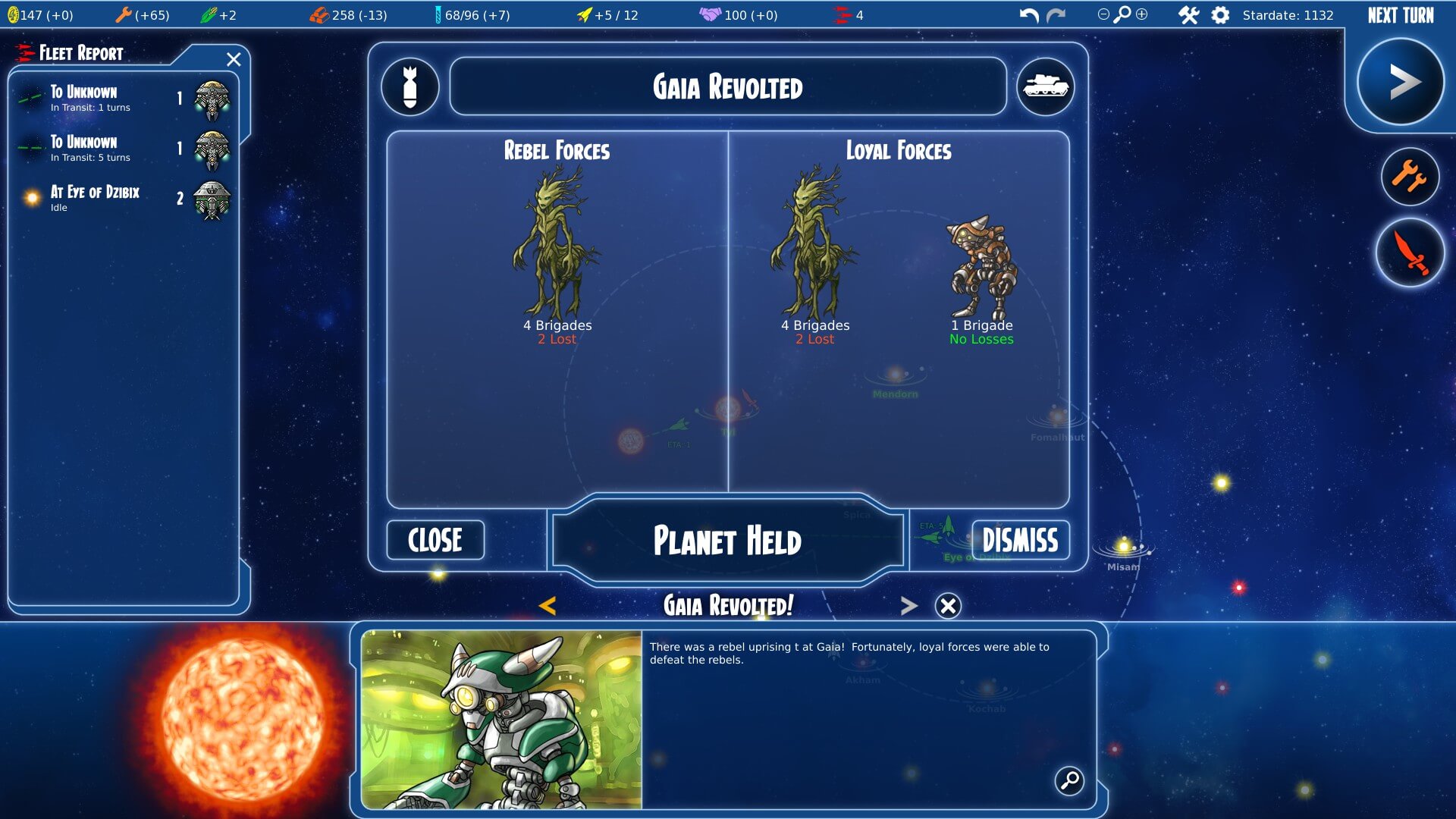Dismiss the Gaia Revolted report

[x=1020, y=540]
